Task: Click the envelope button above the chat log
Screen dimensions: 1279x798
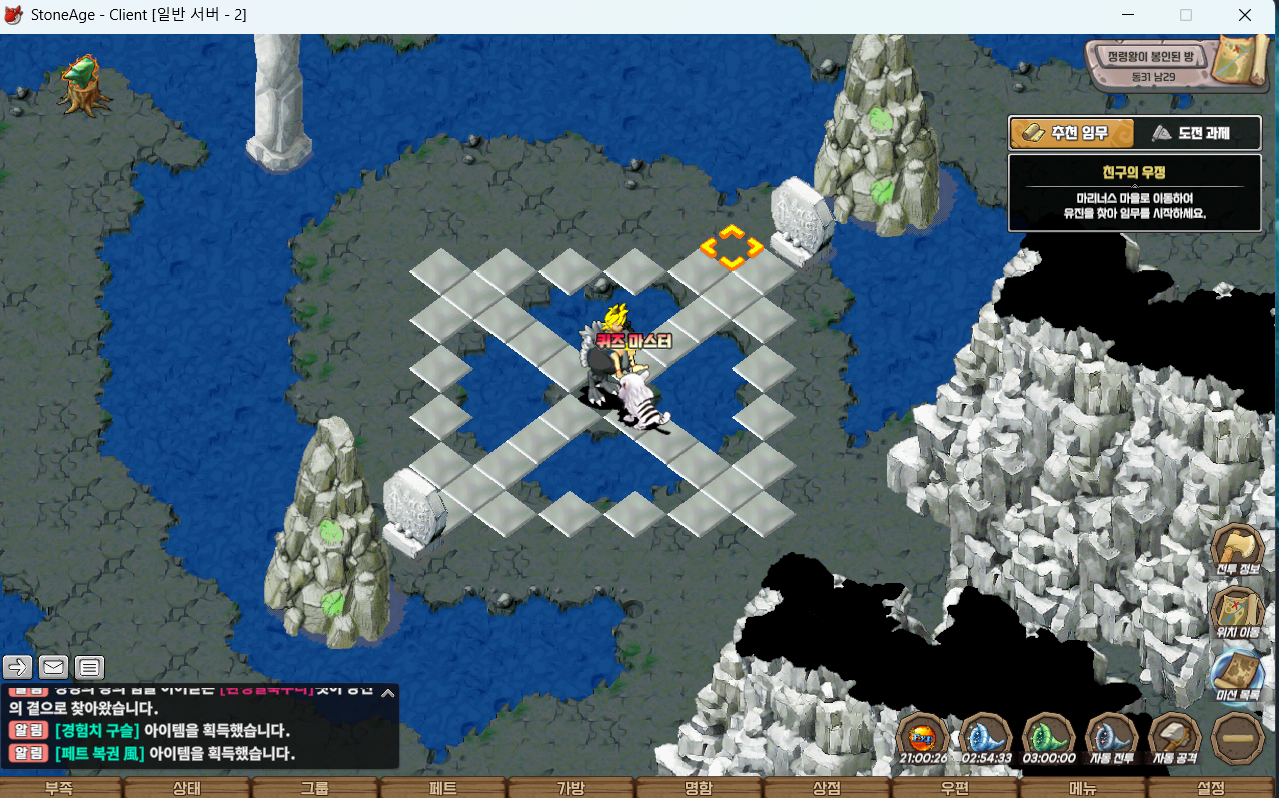Action: pos(53,667)
